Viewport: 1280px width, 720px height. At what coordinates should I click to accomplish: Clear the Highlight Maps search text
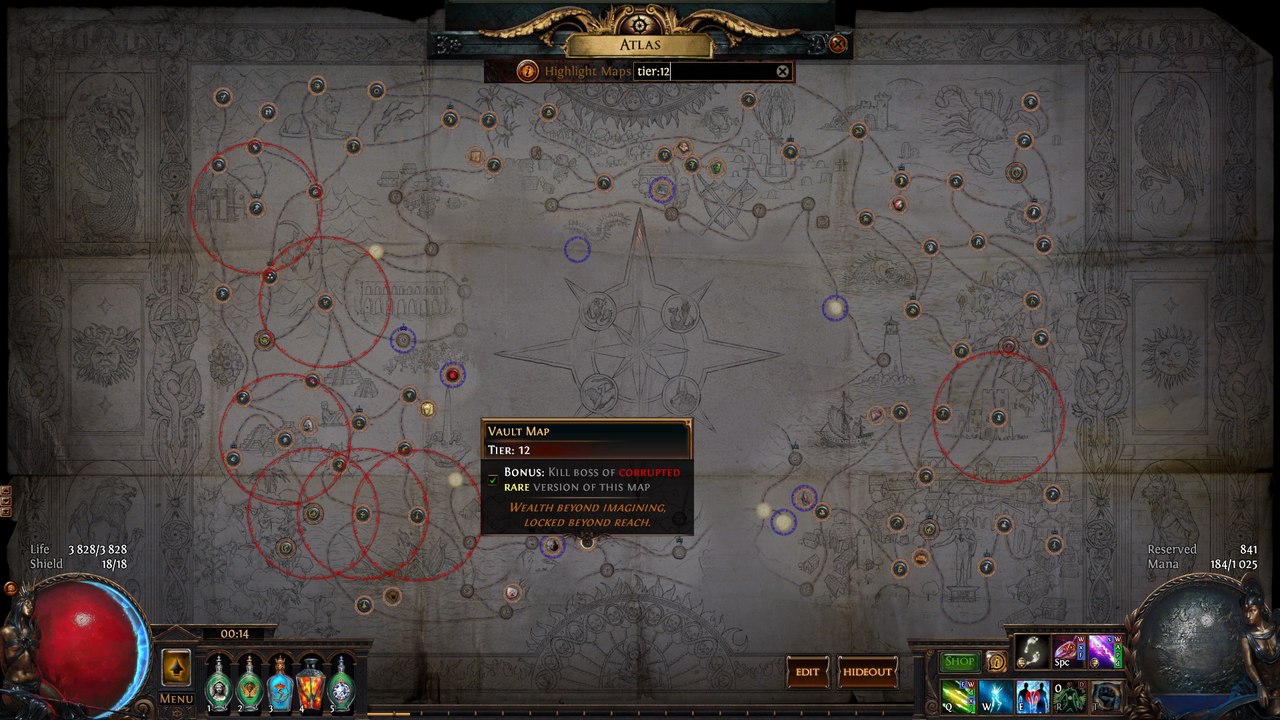[783, 71]
